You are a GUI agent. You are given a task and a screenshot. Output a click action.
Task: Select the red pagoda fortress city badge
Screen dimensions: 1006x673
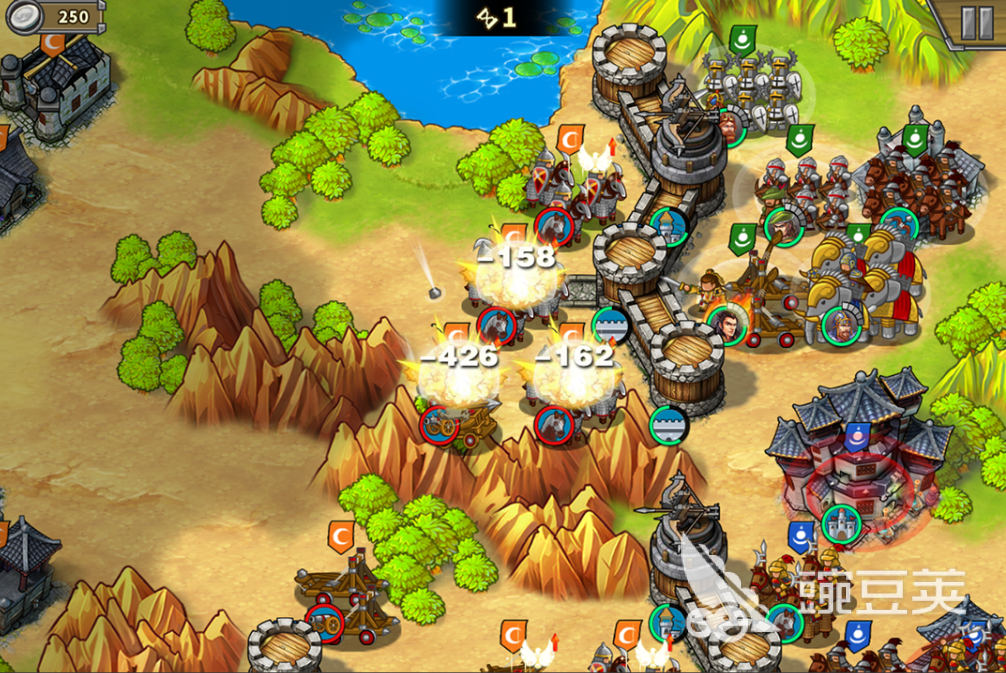click(x=840, y=523)
